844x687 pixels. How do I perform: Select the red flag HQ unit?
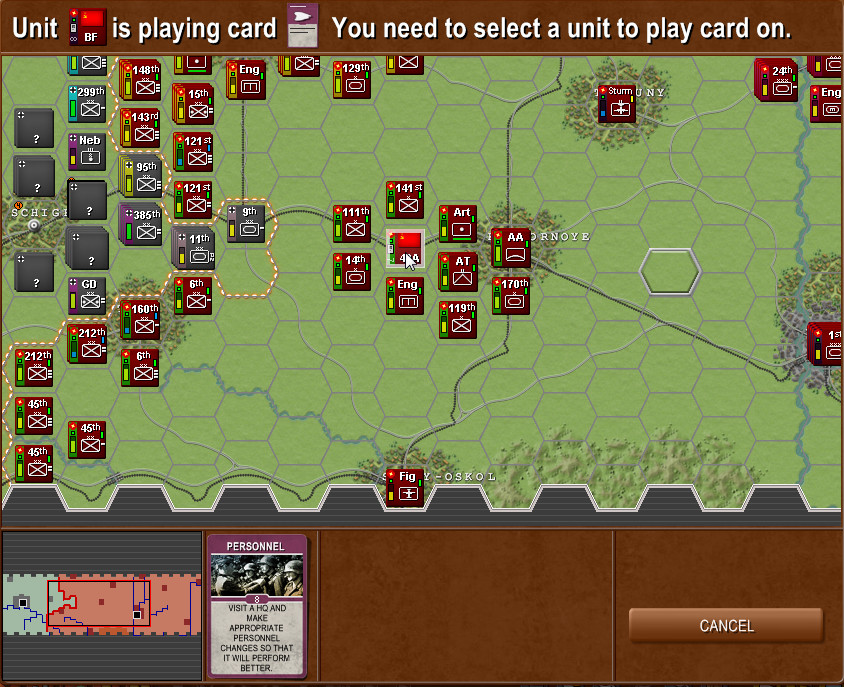(x=405, y=248)
